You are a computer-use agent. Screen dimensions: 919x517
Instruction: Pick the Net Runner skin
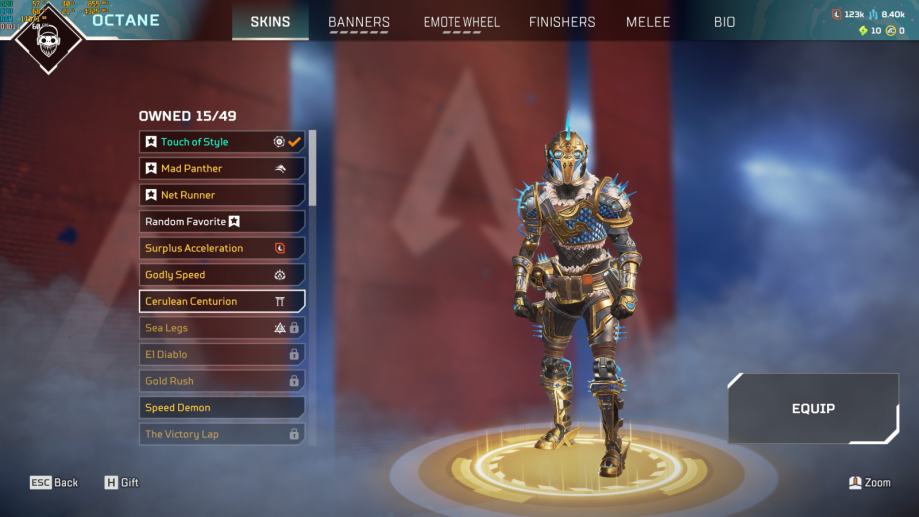222,195
